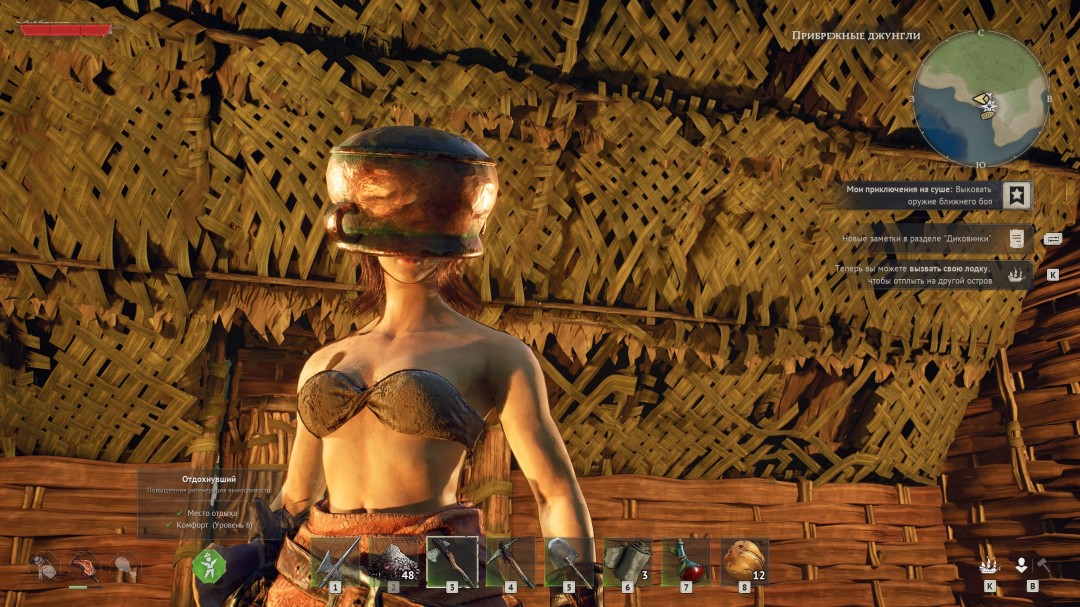Viewport: 1080px width, 607px height.
Task: Choose the pickaxe in the hotbar
Action: (x=510, y=562)
